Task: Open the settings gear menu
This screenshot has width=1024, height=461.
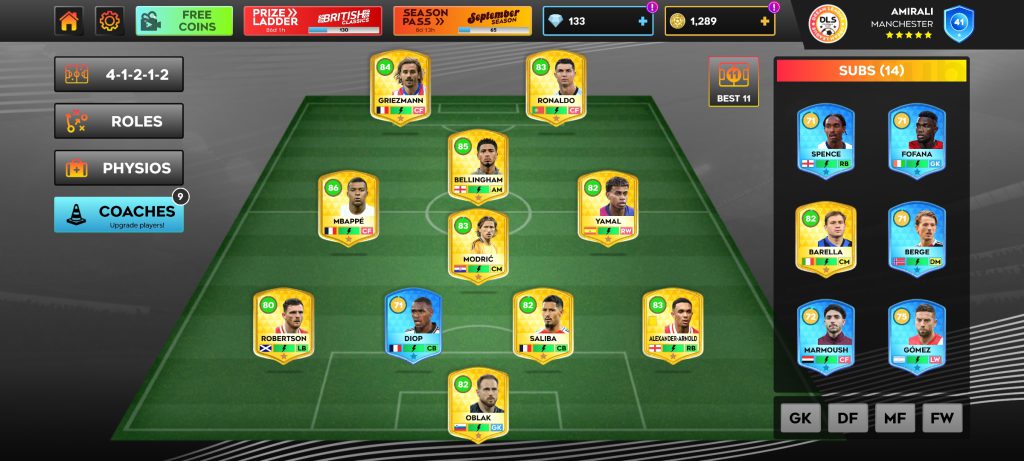Action: click(109, 20)
